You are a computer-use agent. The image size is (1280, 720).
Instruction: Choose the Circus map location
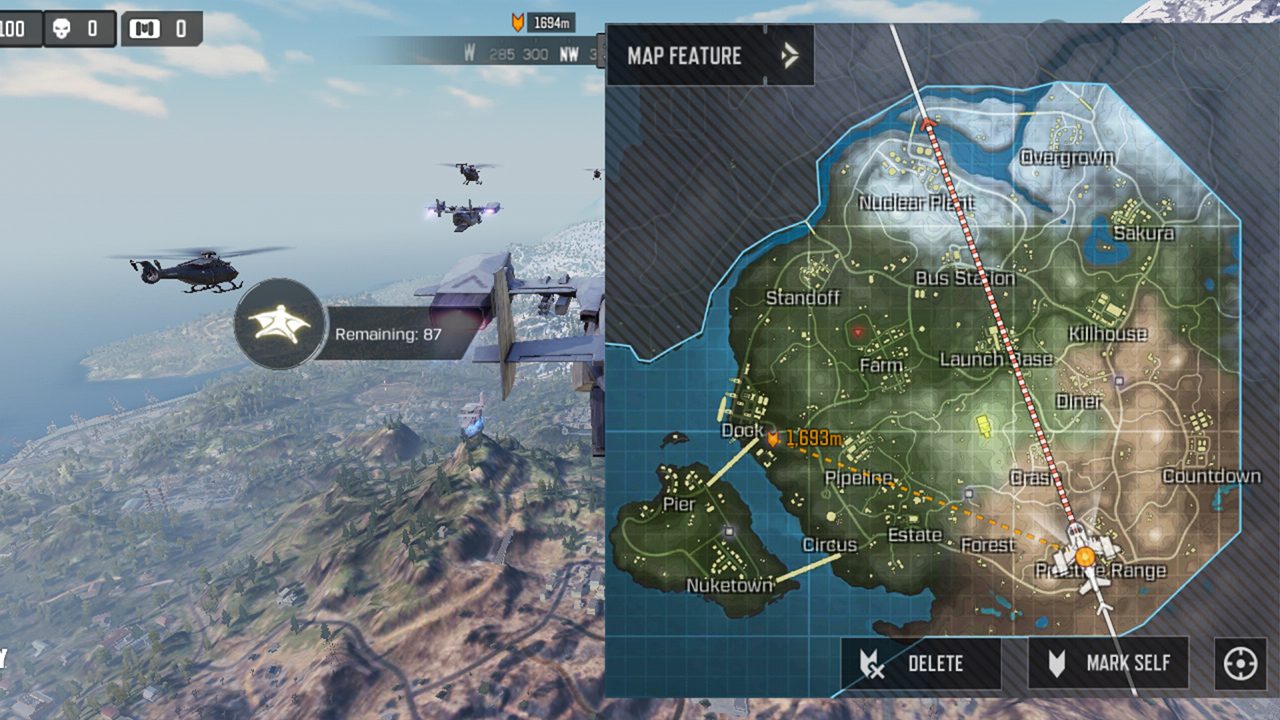coord(829,545)
